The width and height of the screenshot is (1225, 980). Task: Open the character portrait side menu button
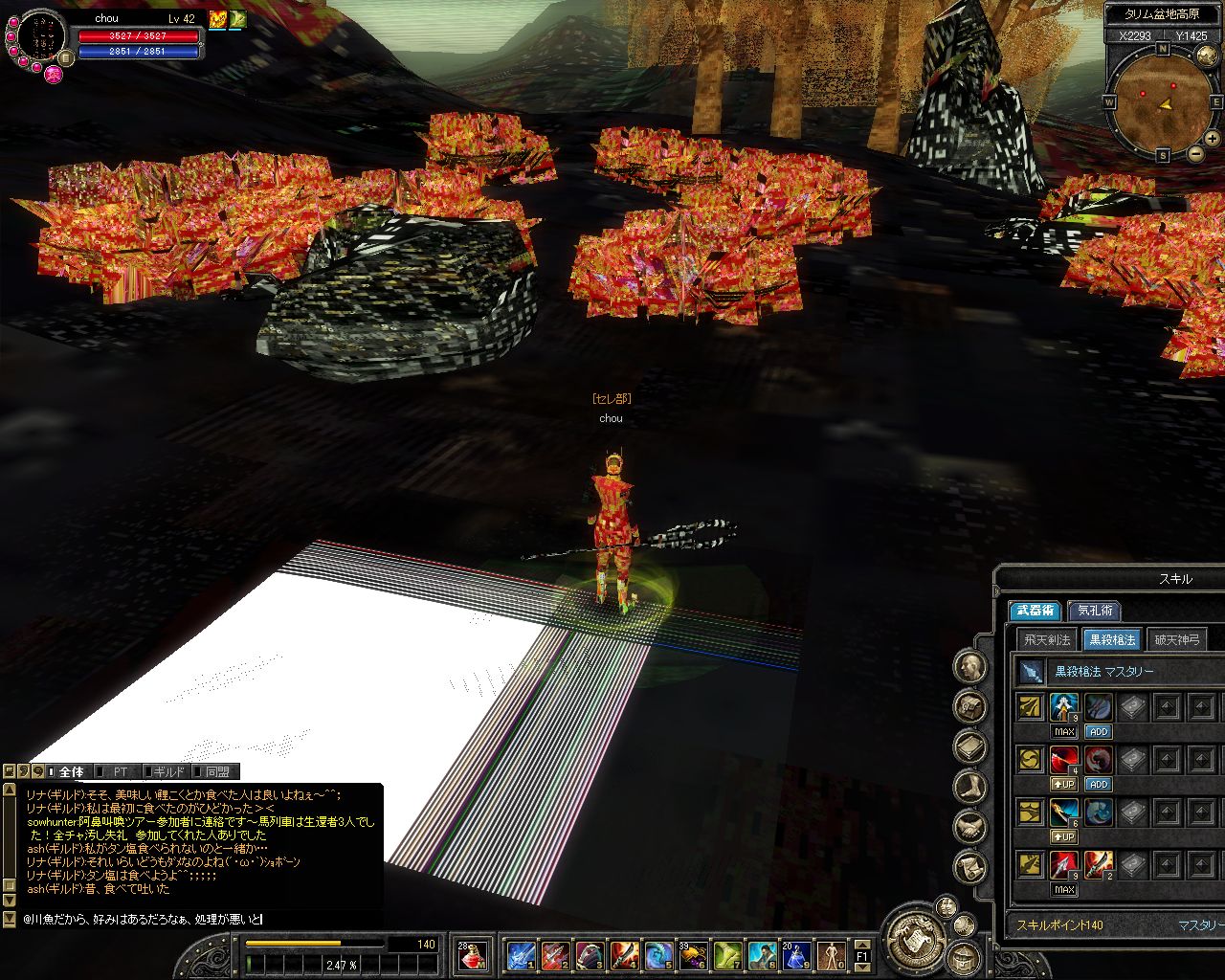point(970,667)
